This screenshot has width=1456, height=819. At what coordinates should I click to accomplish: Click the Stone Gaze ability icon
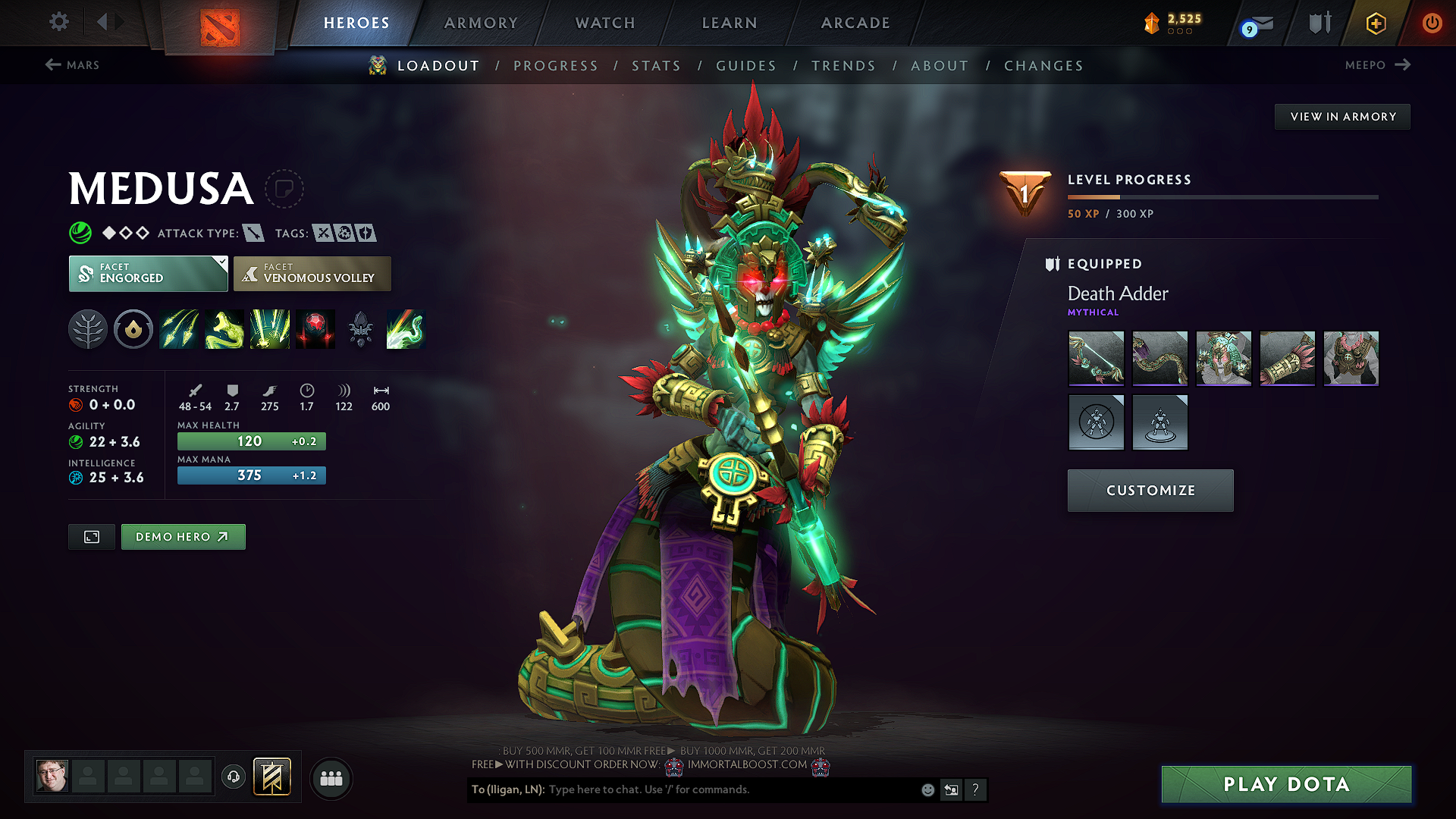click(x=315, y=329)
